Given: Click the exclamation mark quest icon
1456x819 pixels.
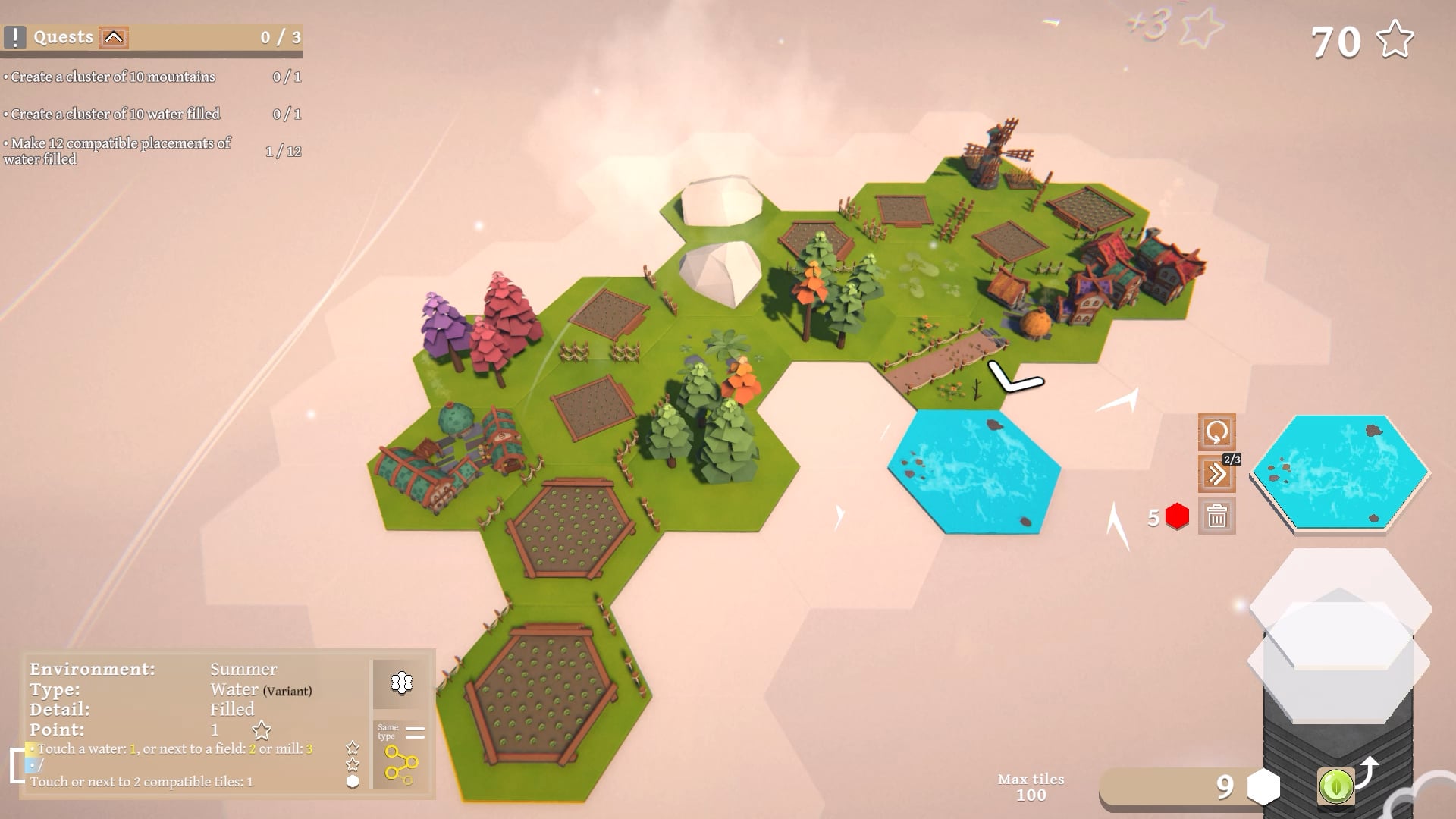Looking at the screenshot, I should 14,37.
